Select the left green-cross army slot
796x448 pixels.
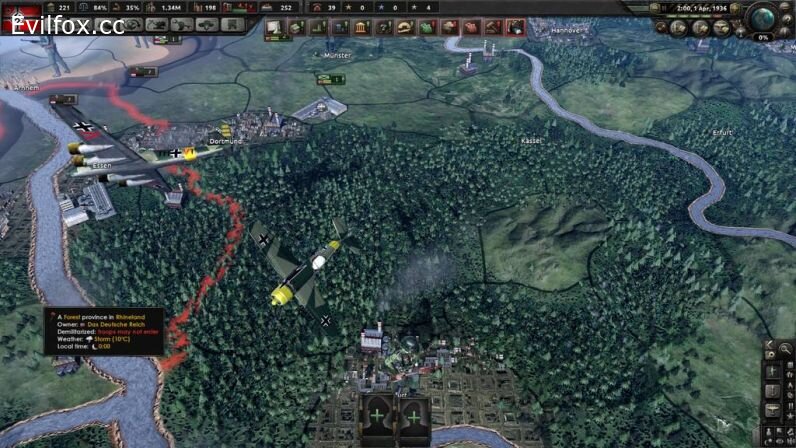tap(377, 416)
